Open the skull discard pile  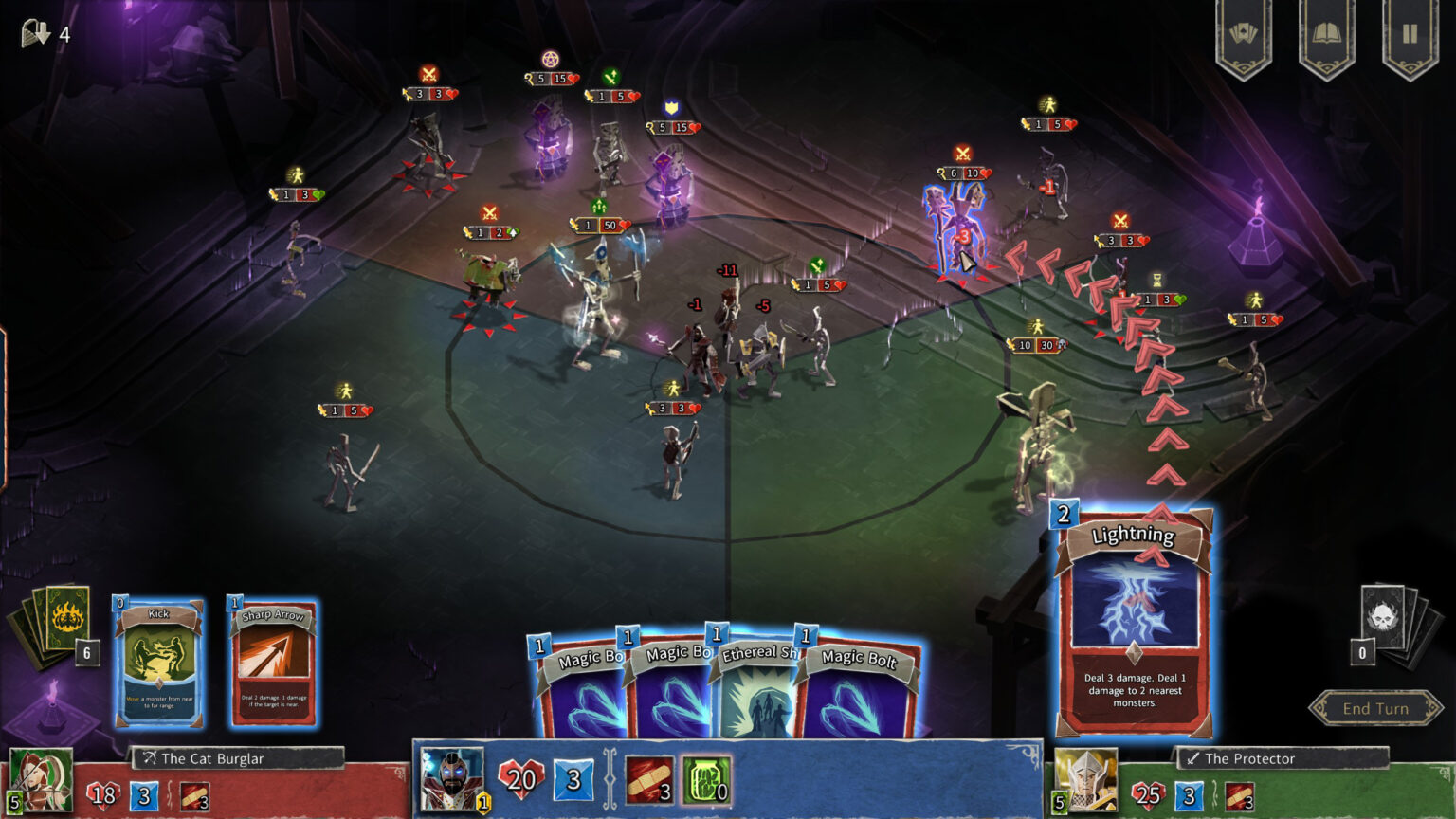point(1385,621)
